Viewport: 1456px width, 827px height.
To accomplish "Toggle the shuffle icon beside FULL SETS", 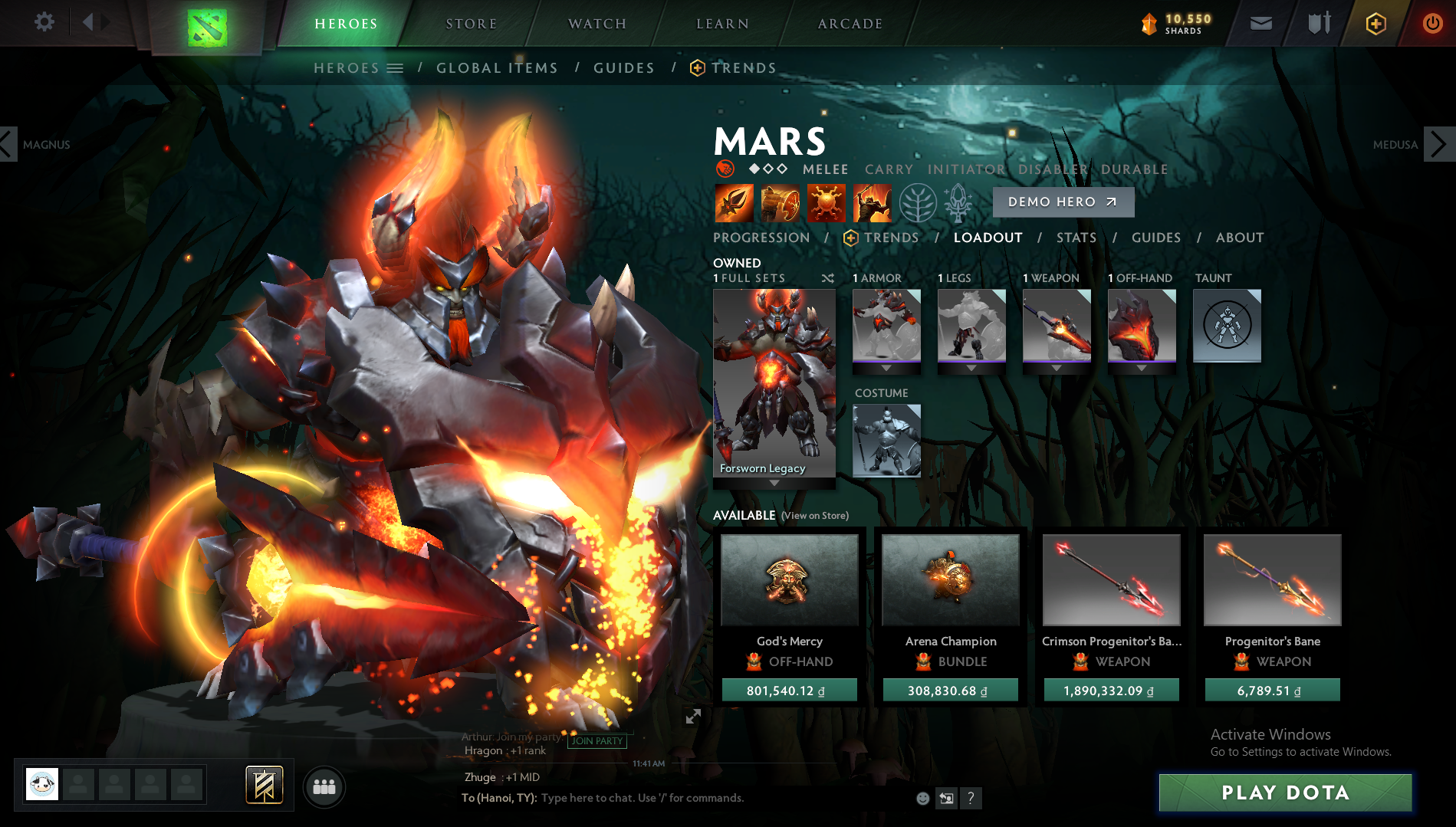I will tap(828, 278).
